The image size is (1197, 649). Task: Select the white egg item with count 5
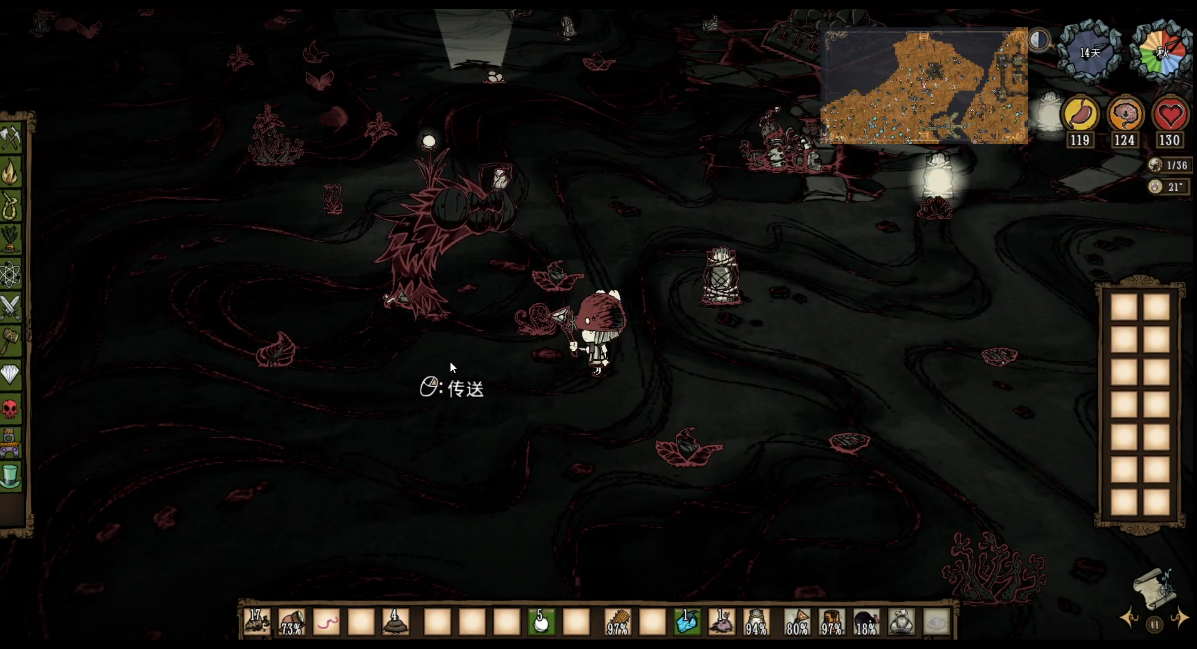541,622
